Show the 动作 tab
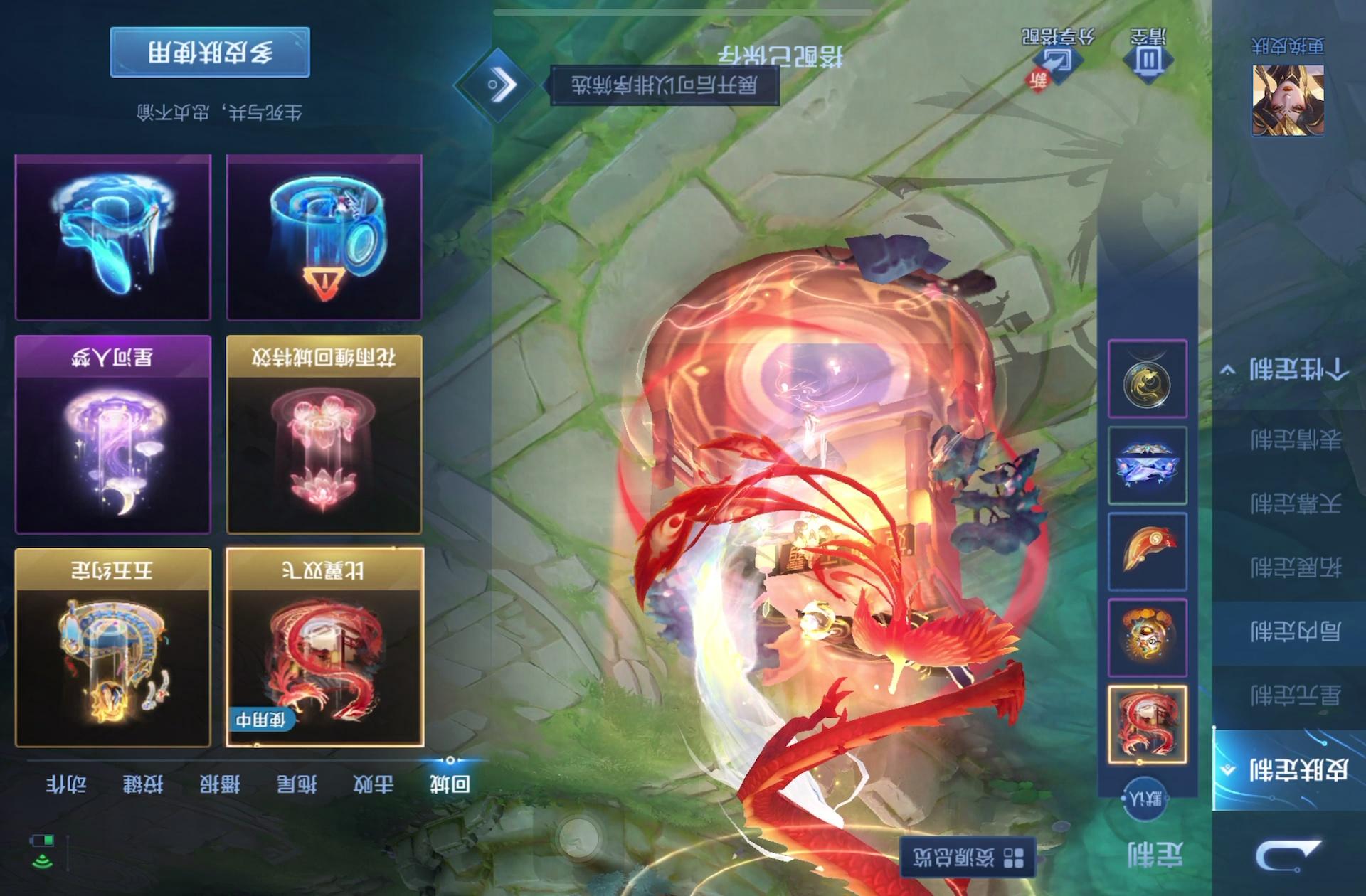 pos(66,784)
